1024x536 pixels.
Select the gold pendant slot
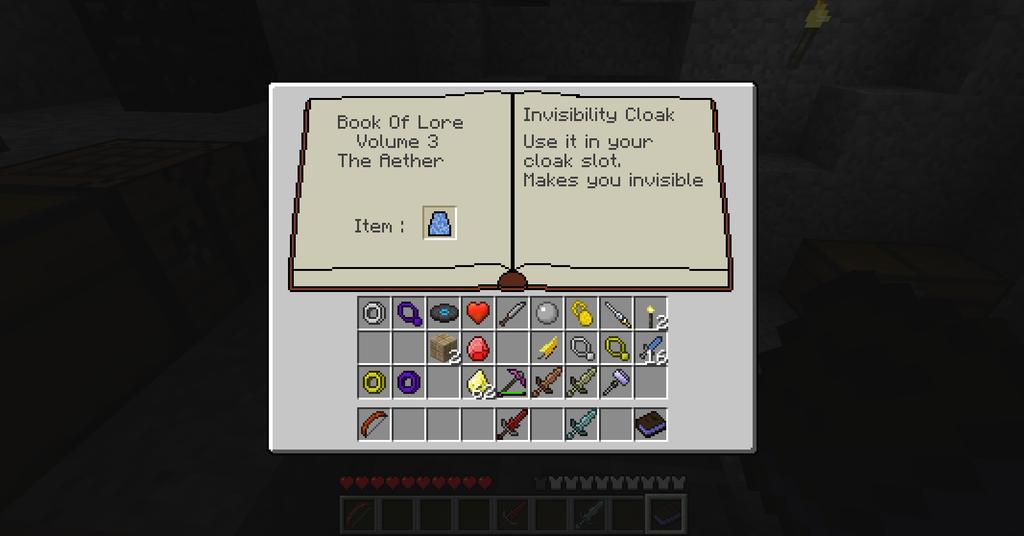pos(614,348)
